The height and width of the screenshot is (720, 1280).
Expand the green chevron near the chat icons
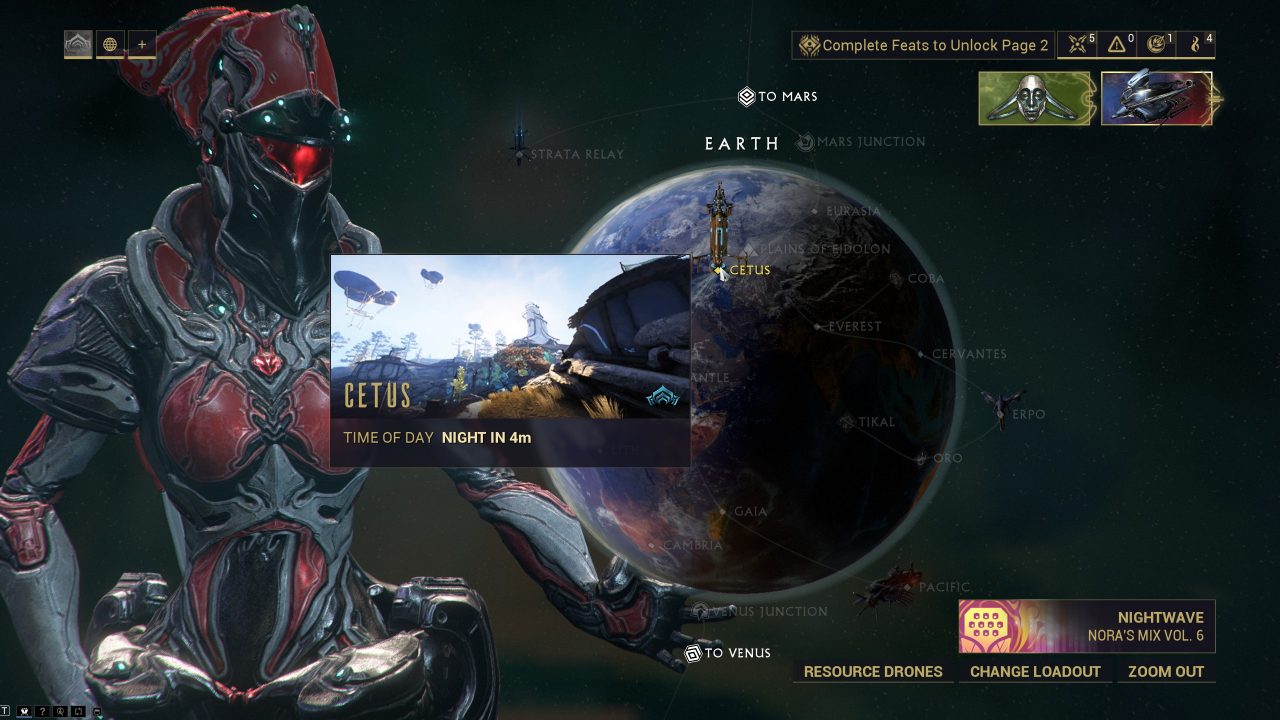[100, 716]
